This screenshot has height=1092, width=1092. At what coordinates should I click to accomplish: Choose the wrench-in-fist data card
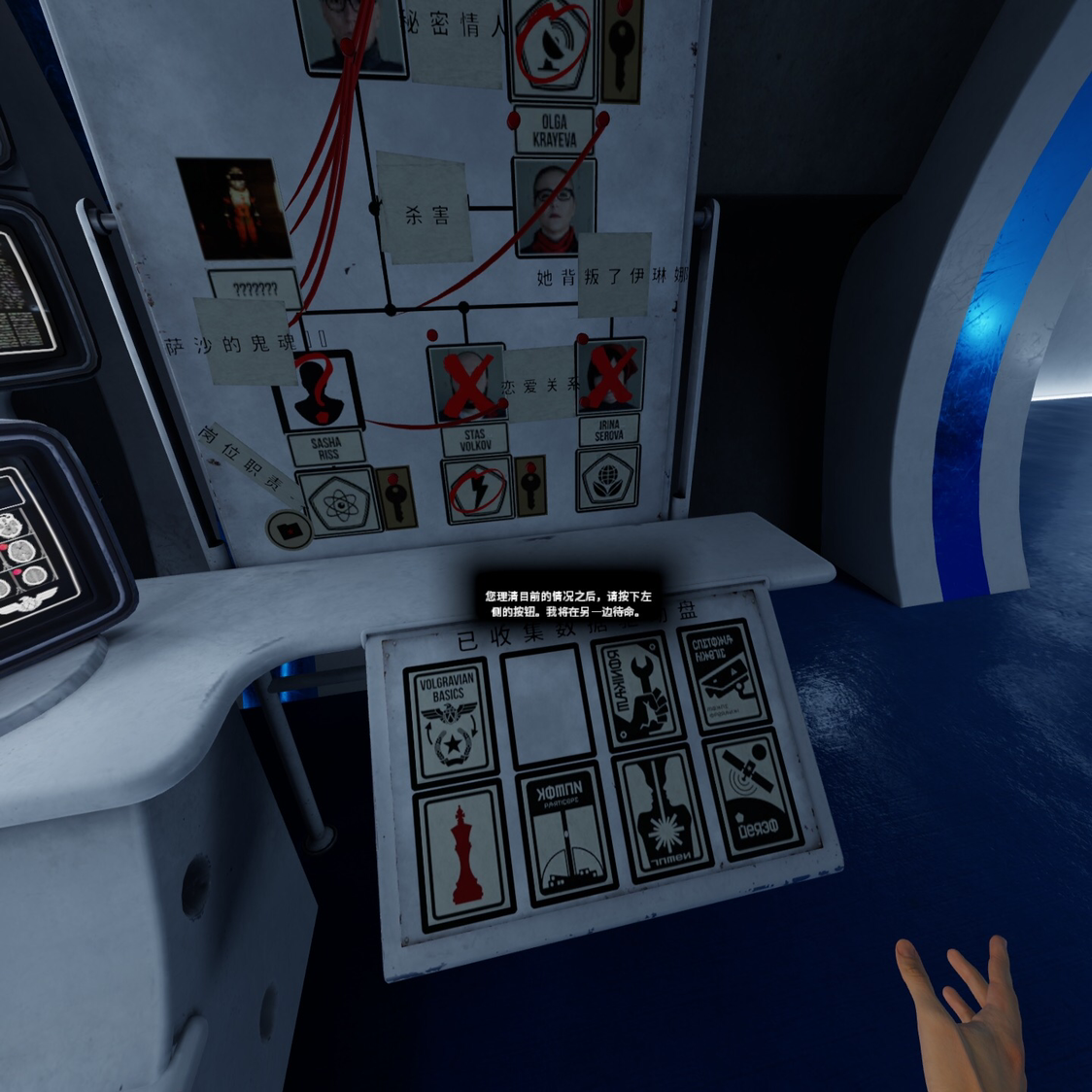click(x=638, y=694)
